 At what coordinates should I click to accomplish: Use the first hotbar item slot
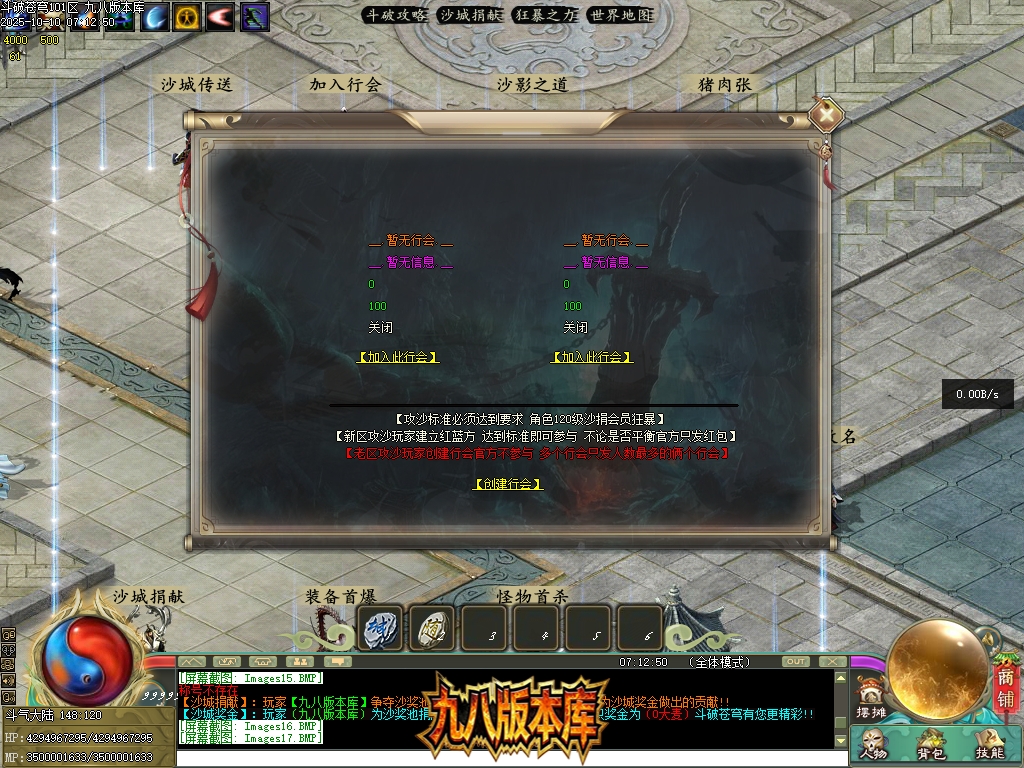click(x=380, y=628)
